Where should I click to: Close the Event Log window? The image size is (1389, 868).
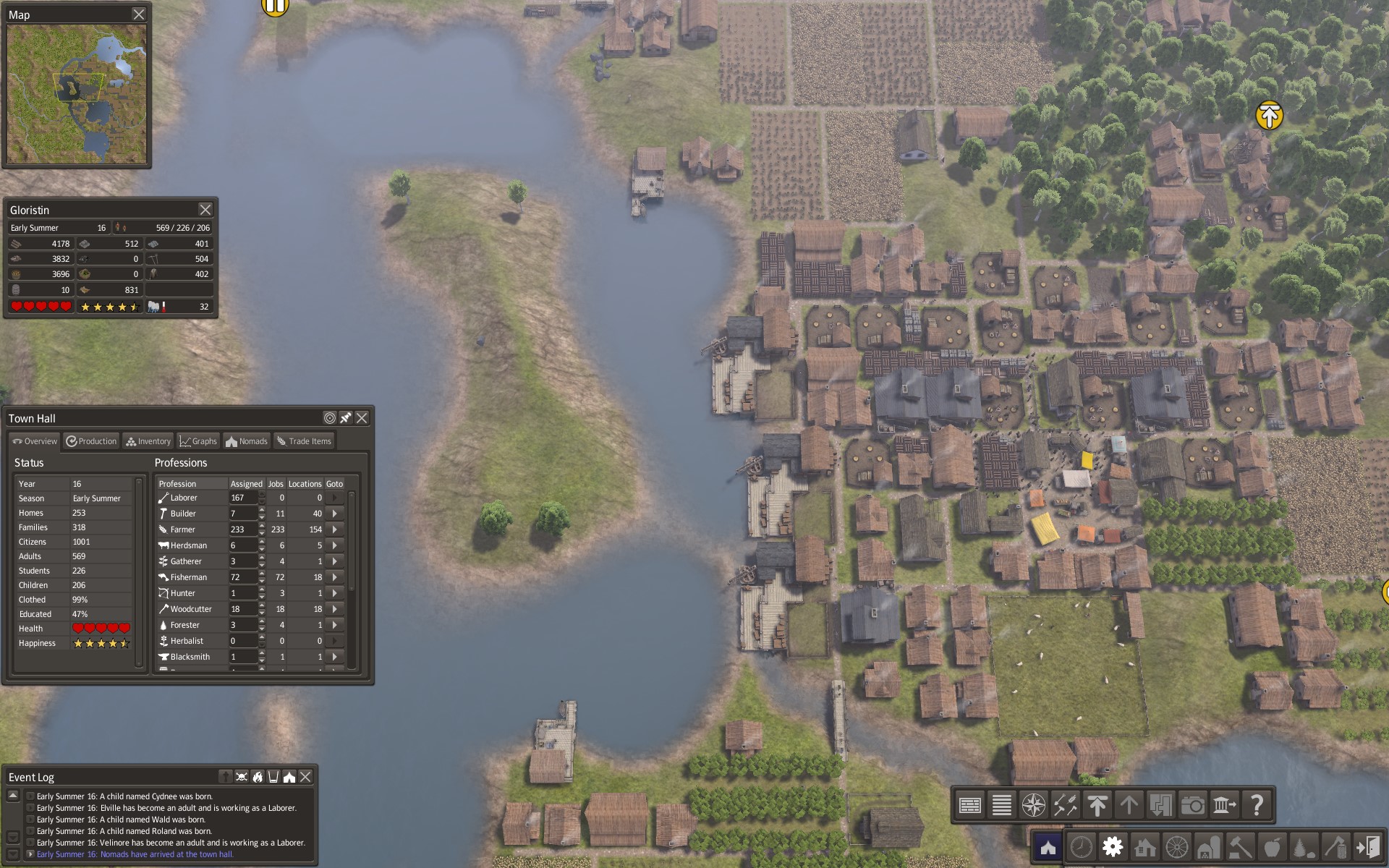click(305, 777)
